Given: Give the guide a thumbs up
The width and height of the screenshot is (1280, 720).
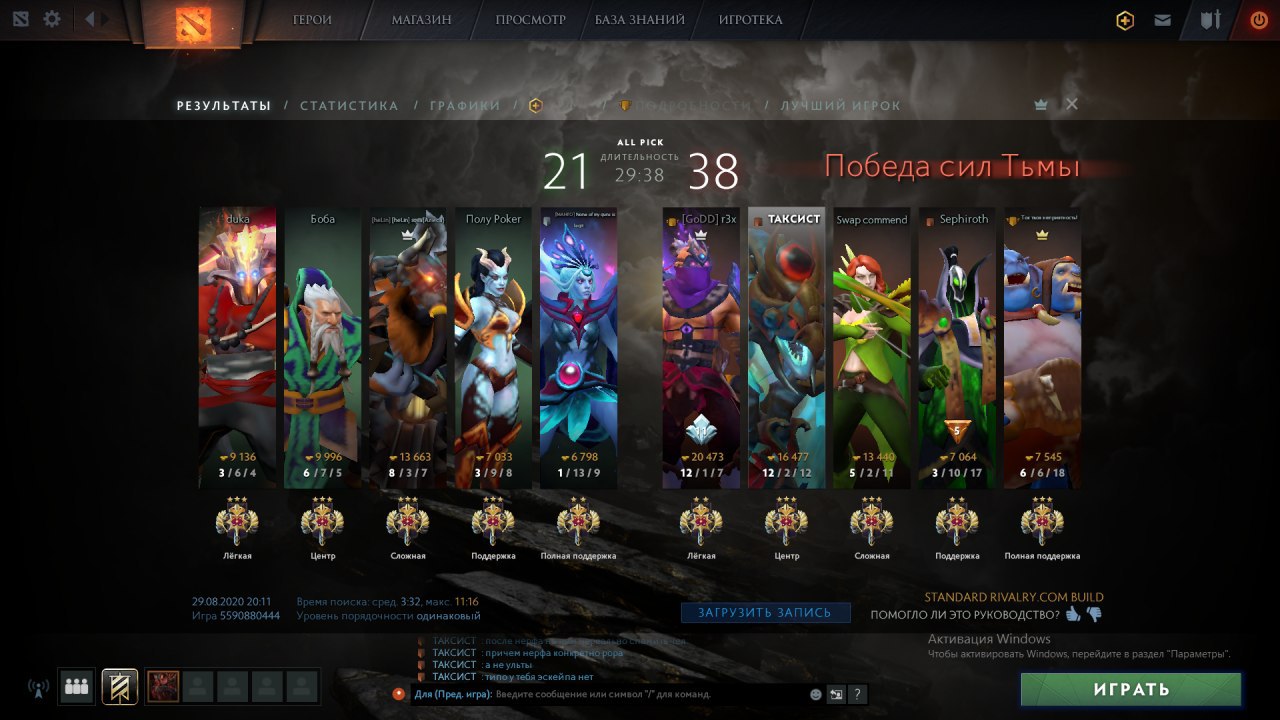Looking at the screenshot, I should [1073, 615].
